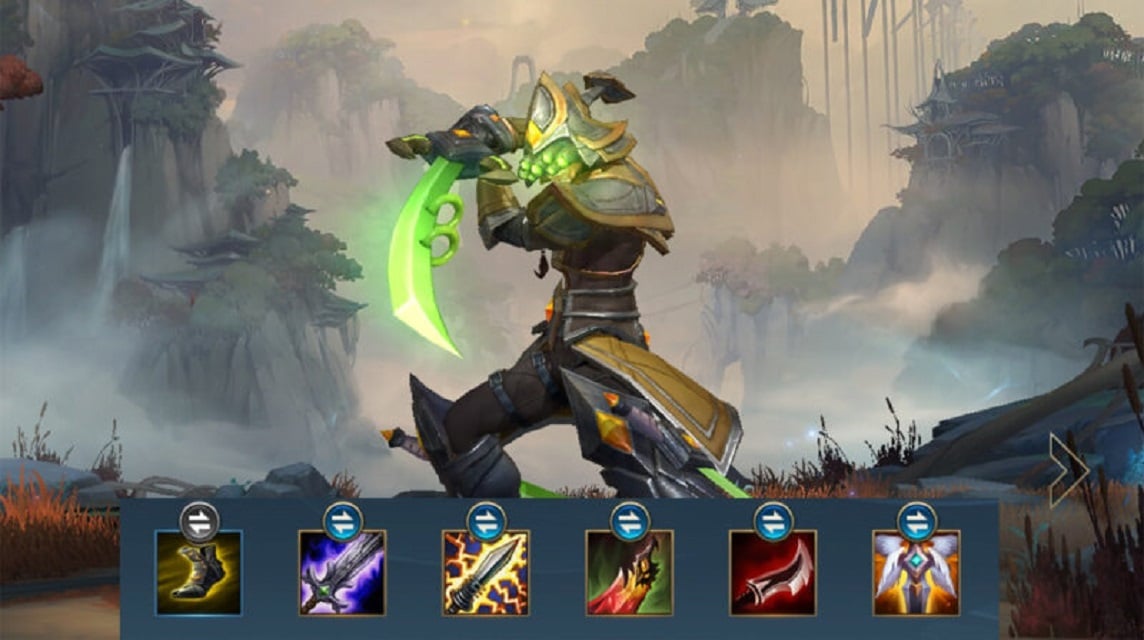
Task: Select the purple glowing sword item
Action: 342,573
